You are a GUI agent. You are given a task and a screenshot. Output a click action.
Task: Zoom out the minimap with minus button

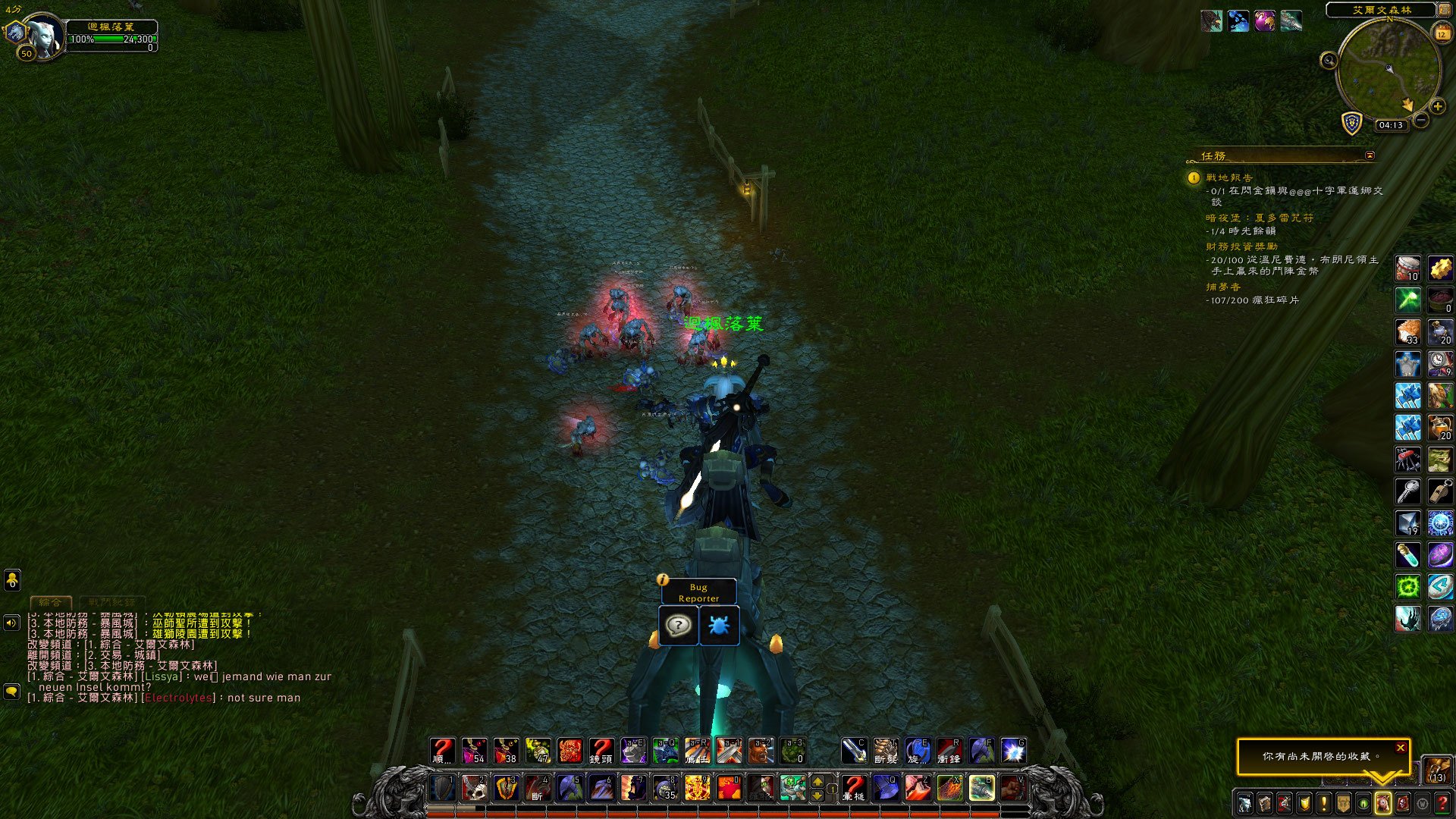(1421, 120)
